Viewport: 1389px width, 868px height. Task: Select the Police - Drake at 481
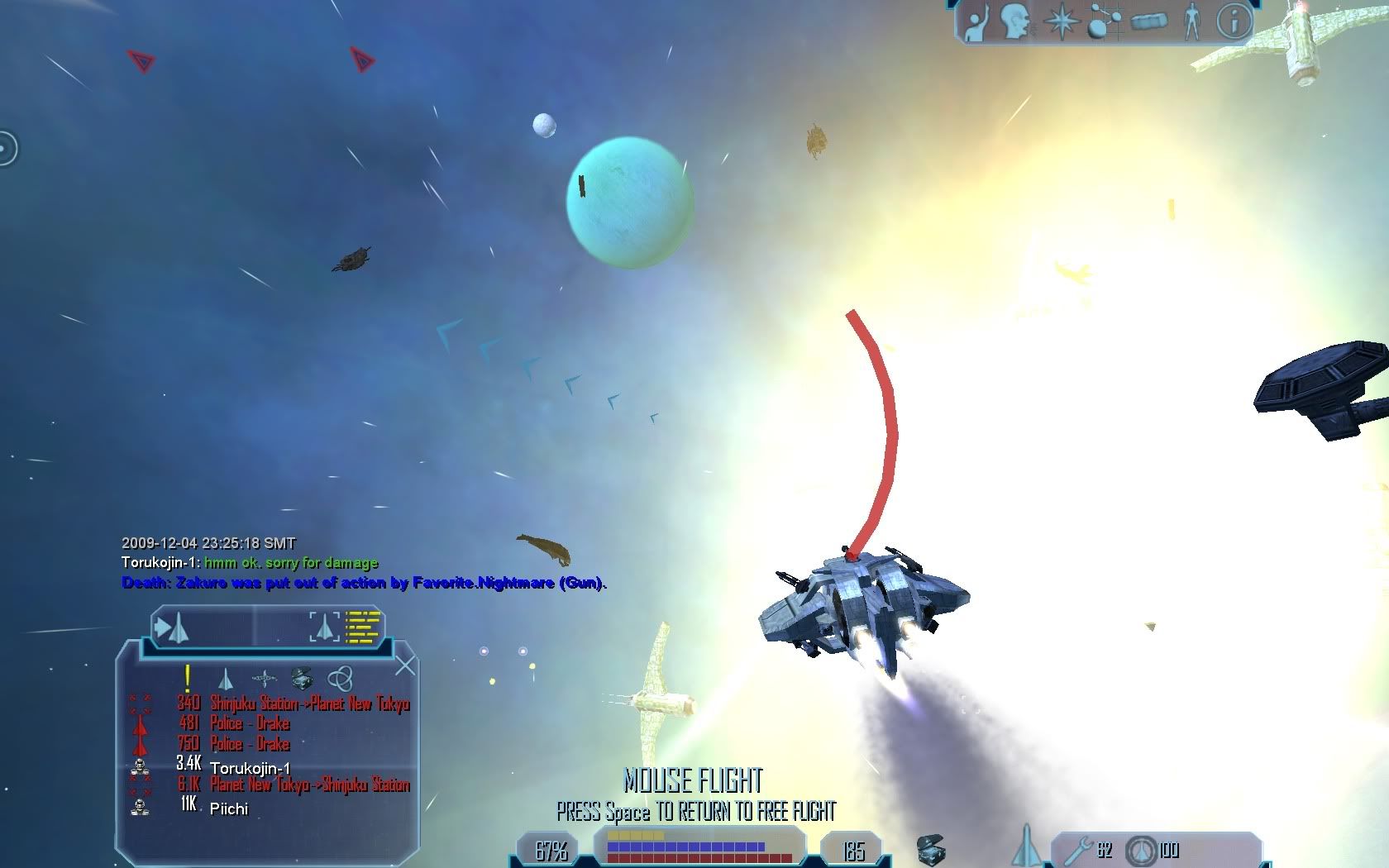(249, 724)
